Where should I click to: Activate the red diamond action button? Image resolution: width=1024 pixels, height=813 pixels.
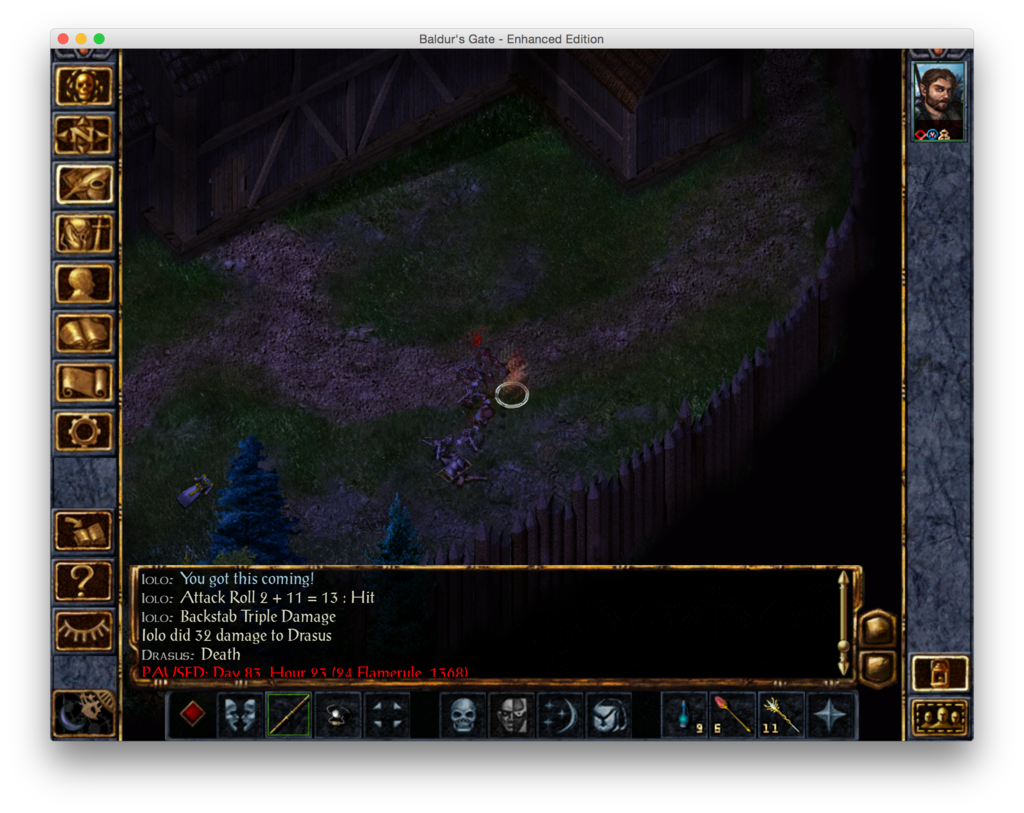pos(192,714)
